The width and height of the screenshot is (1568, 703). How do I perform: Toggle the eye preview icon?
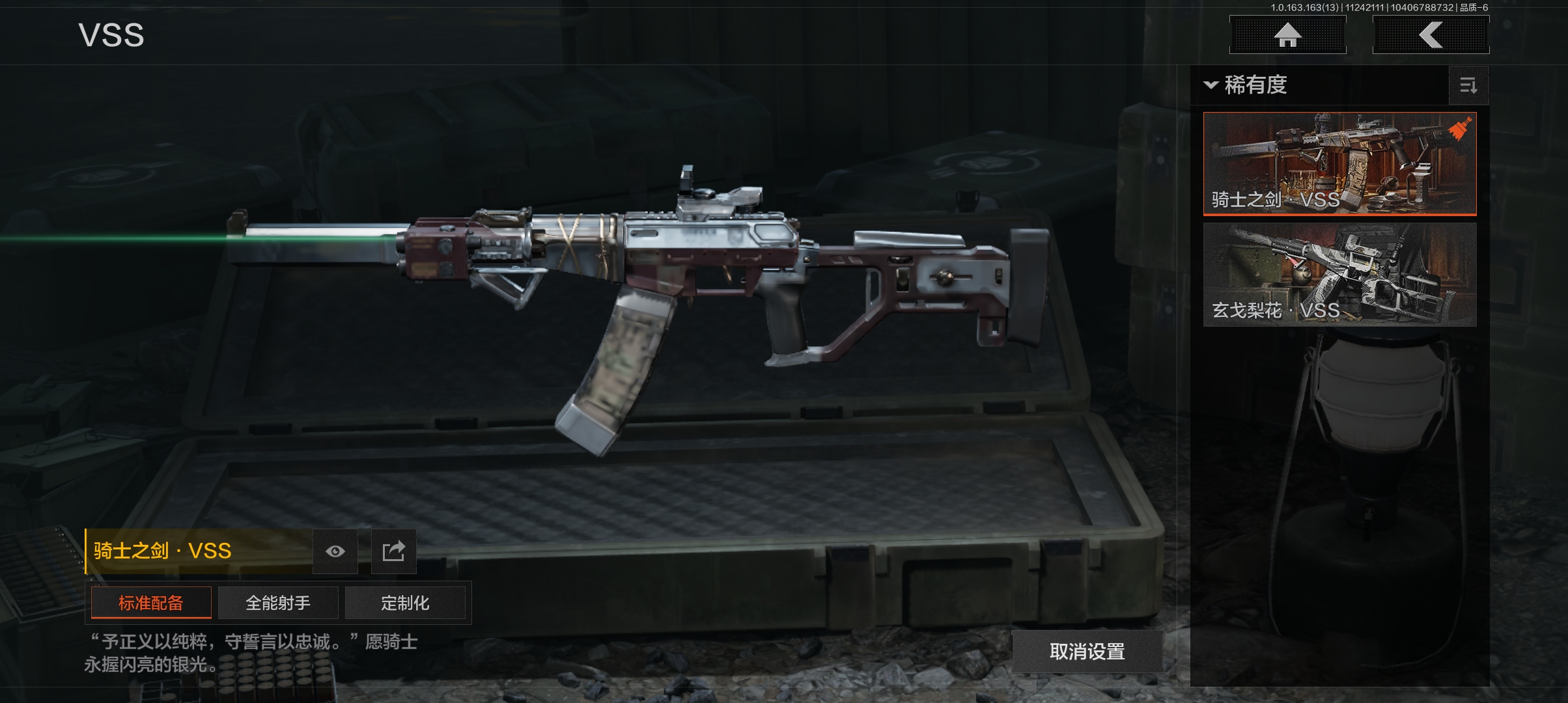(335, 551)
